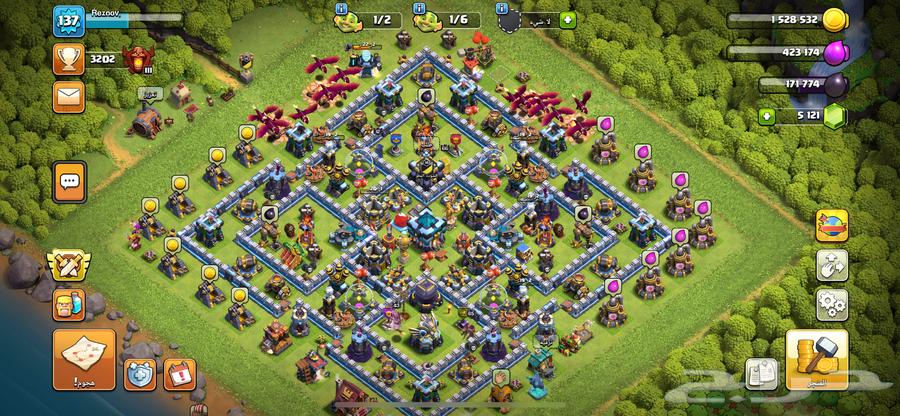Open the magic items rainbow button

point(832,226)
